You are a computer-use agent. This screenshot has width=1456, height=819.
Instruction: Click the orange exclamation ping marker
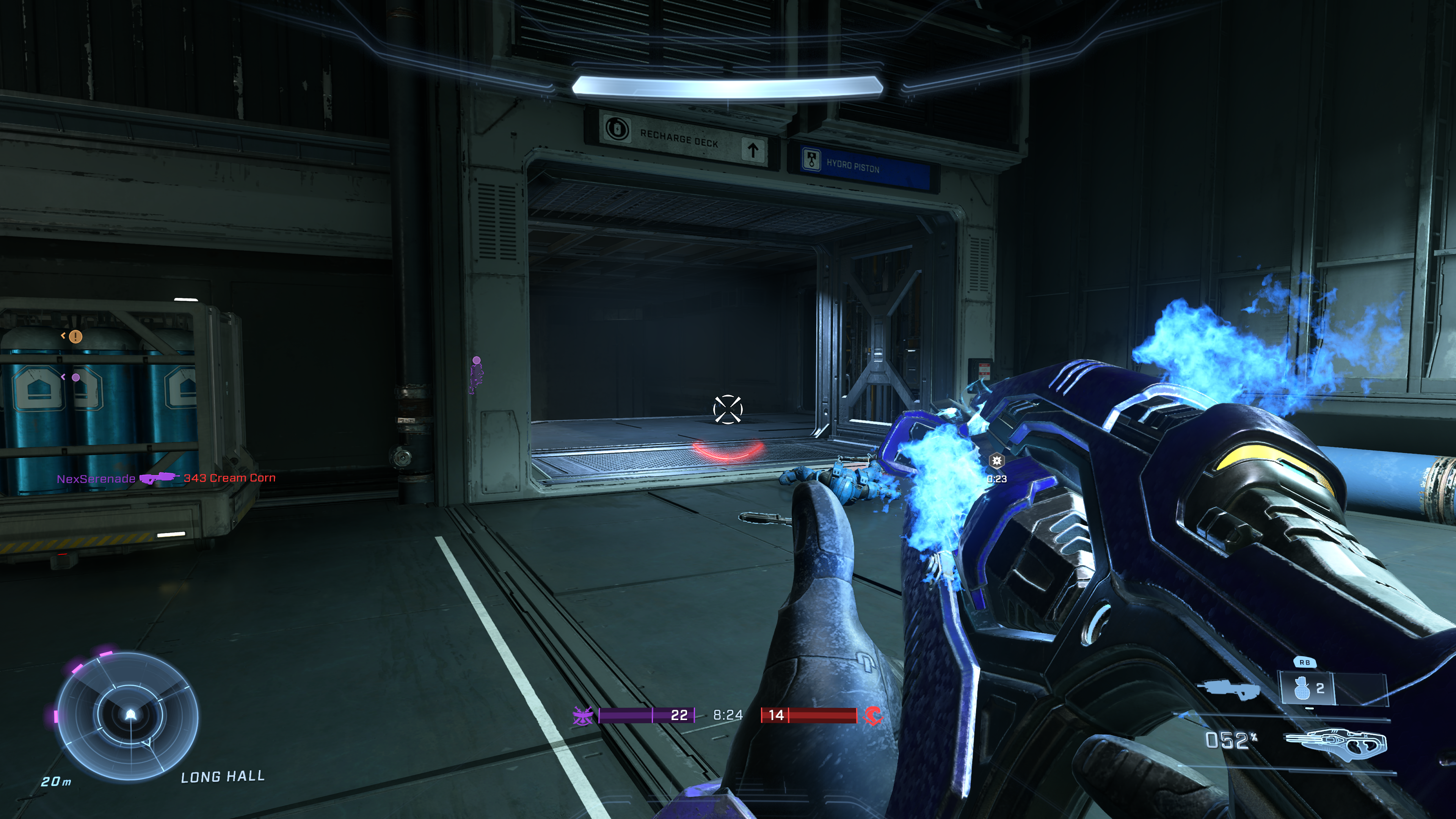click(x=76, y=337)
